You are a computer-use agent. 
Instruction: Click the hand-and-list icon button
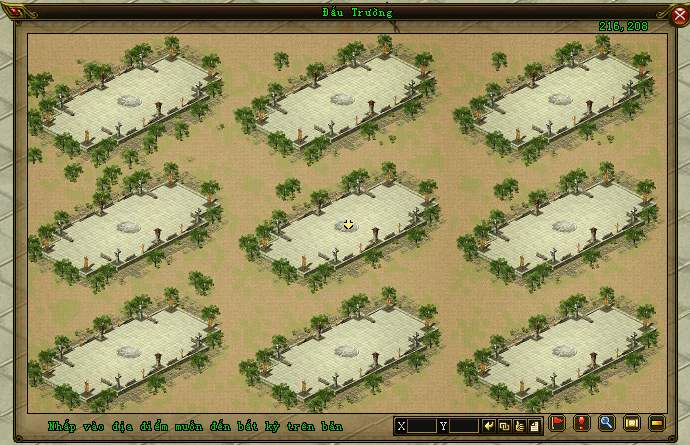pyautogui.click(x=520, y=426)
